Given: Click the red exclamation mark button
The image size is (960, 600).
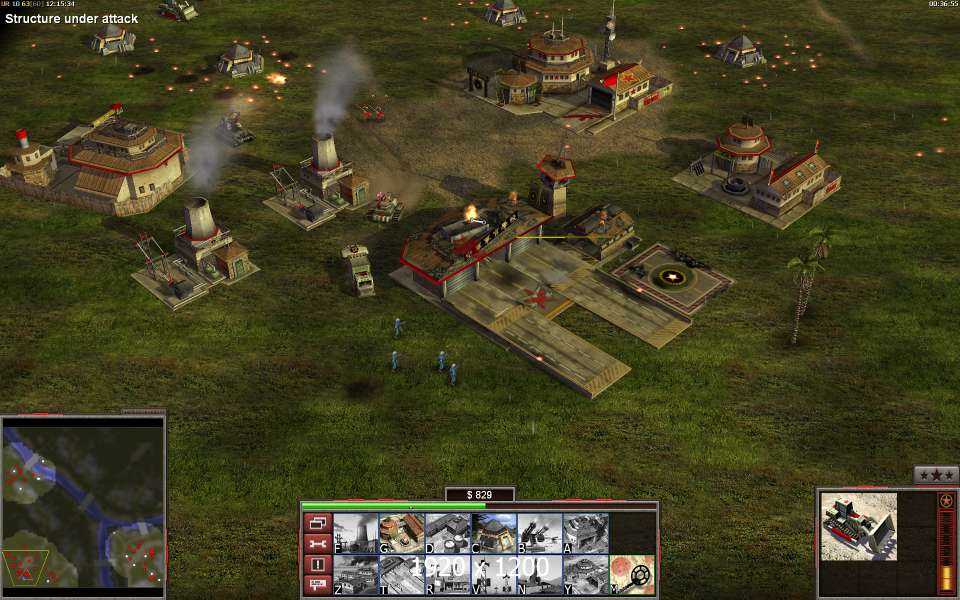Looking at the screenshot, I should point(317,565).
